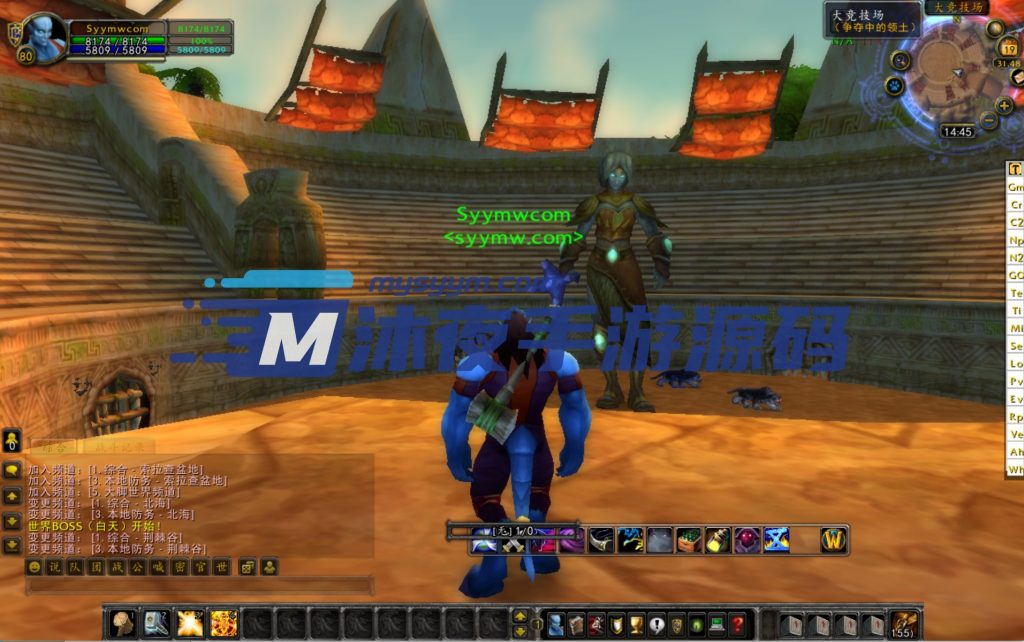Switch to the 综合 chat tab
Image resolution: width=1024 pixels, height=642 pixels.
[52, 446]
